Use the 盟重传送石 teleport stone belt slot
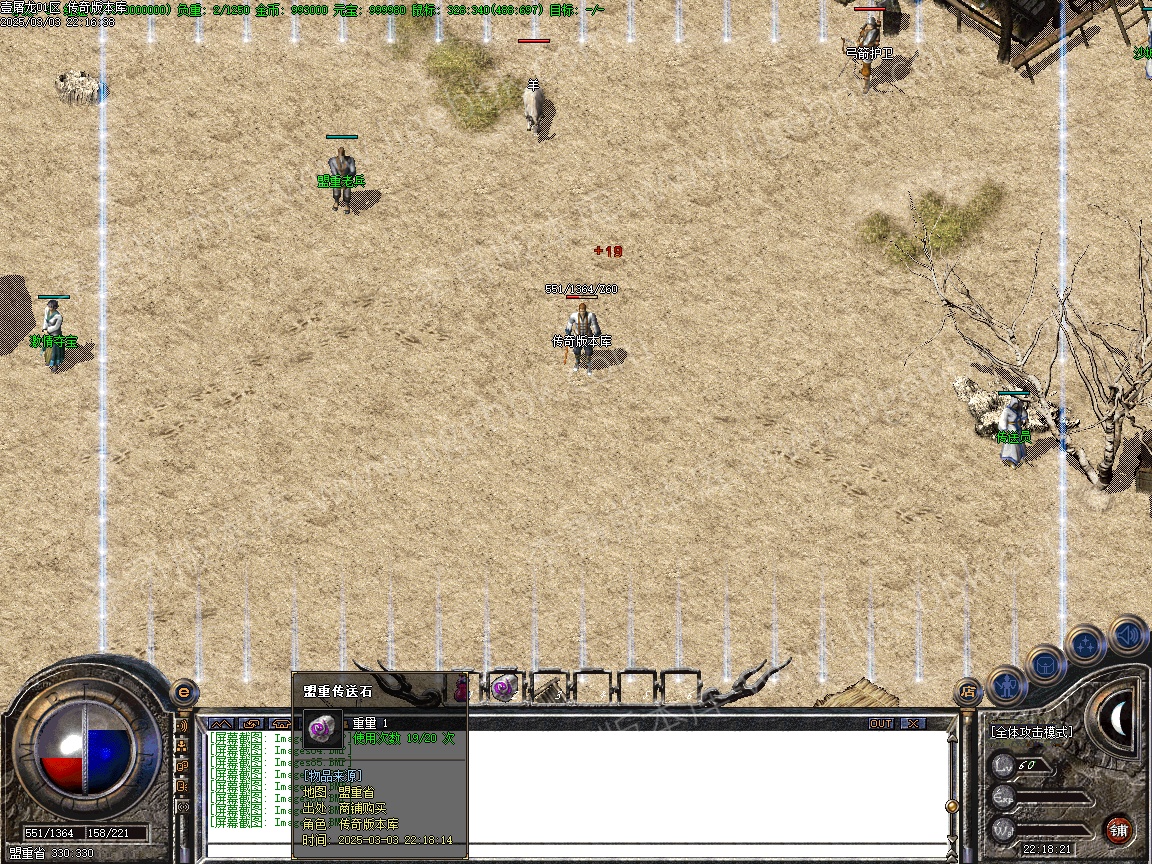Screen dimensions: 1152x864 pos(504,688)
